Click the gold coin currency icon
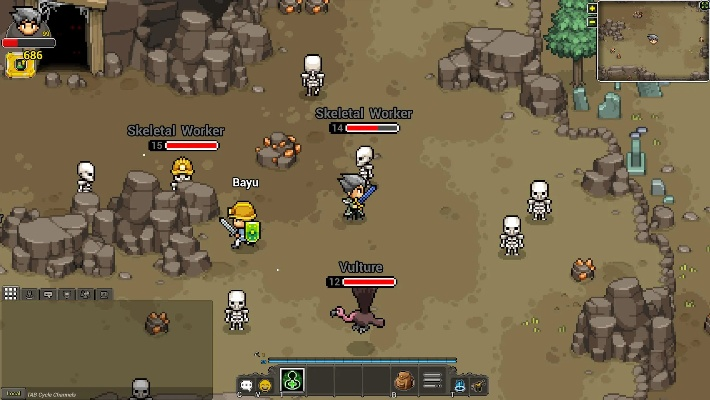710x400 pixels. pos(15,65)
